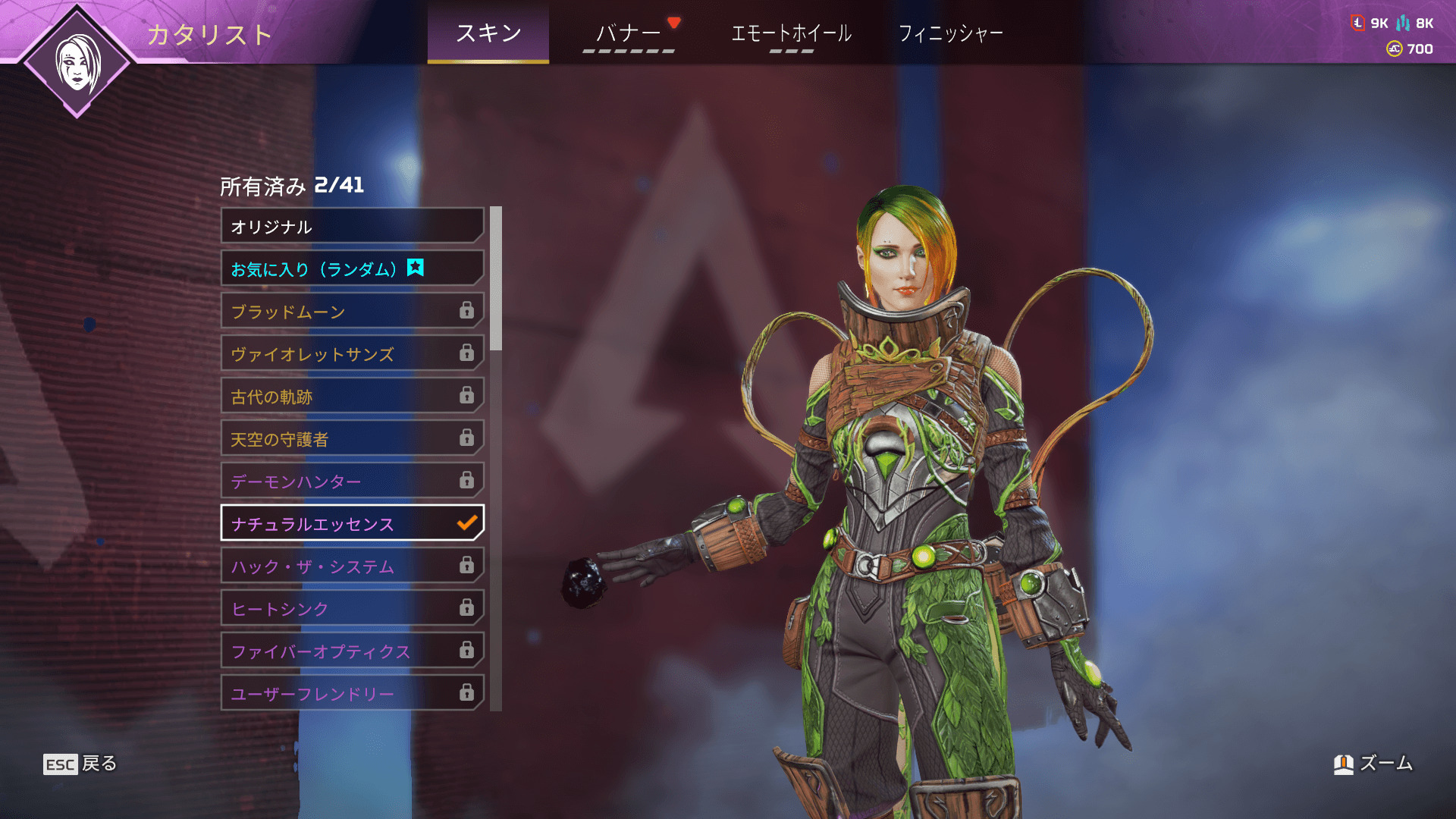Select the デーモンハンター skin
The width and height of the screenshot is (1456, 819).
[x=352, y=481]
